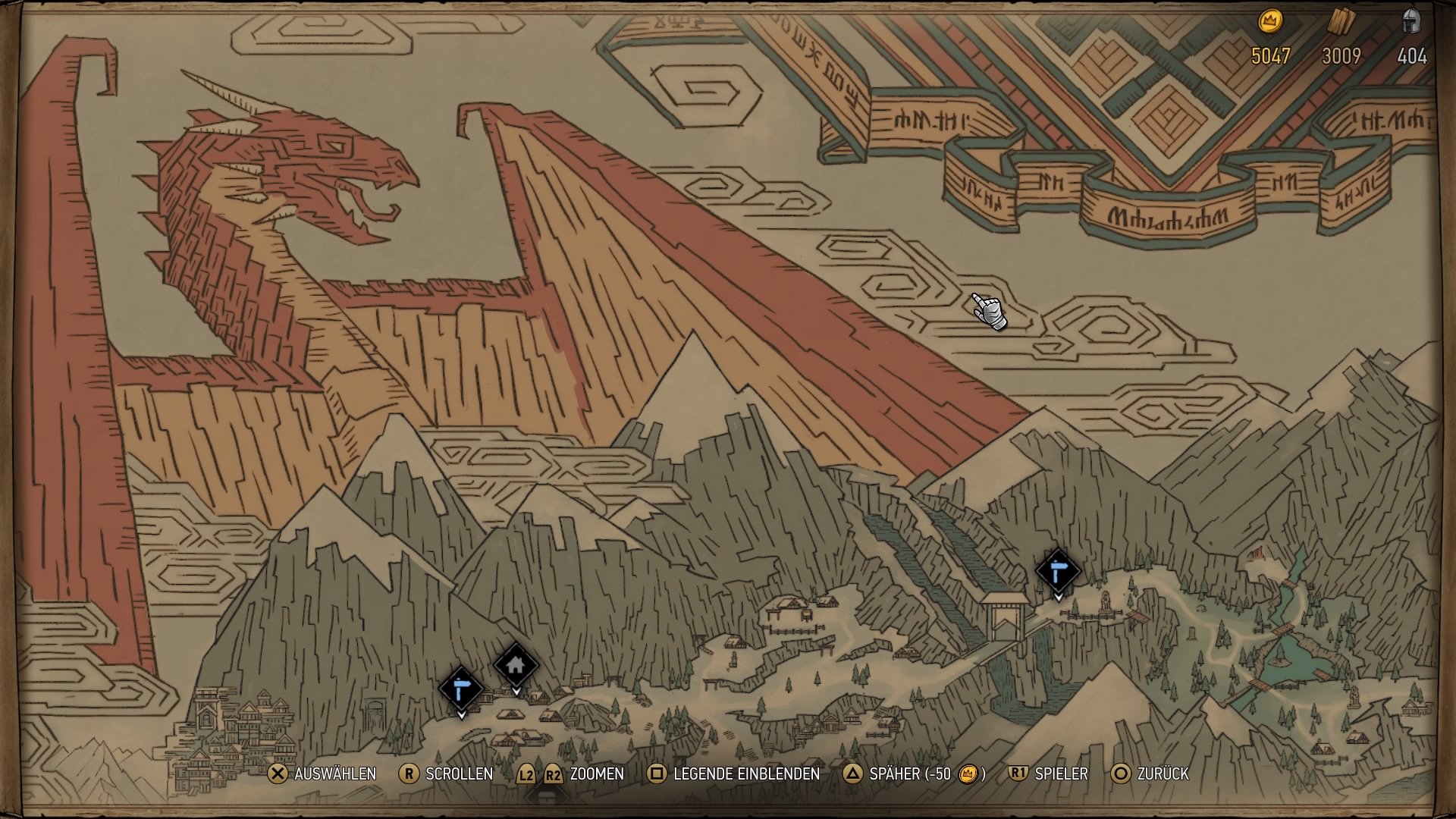Click the recruit count 404

(1412, 55)
